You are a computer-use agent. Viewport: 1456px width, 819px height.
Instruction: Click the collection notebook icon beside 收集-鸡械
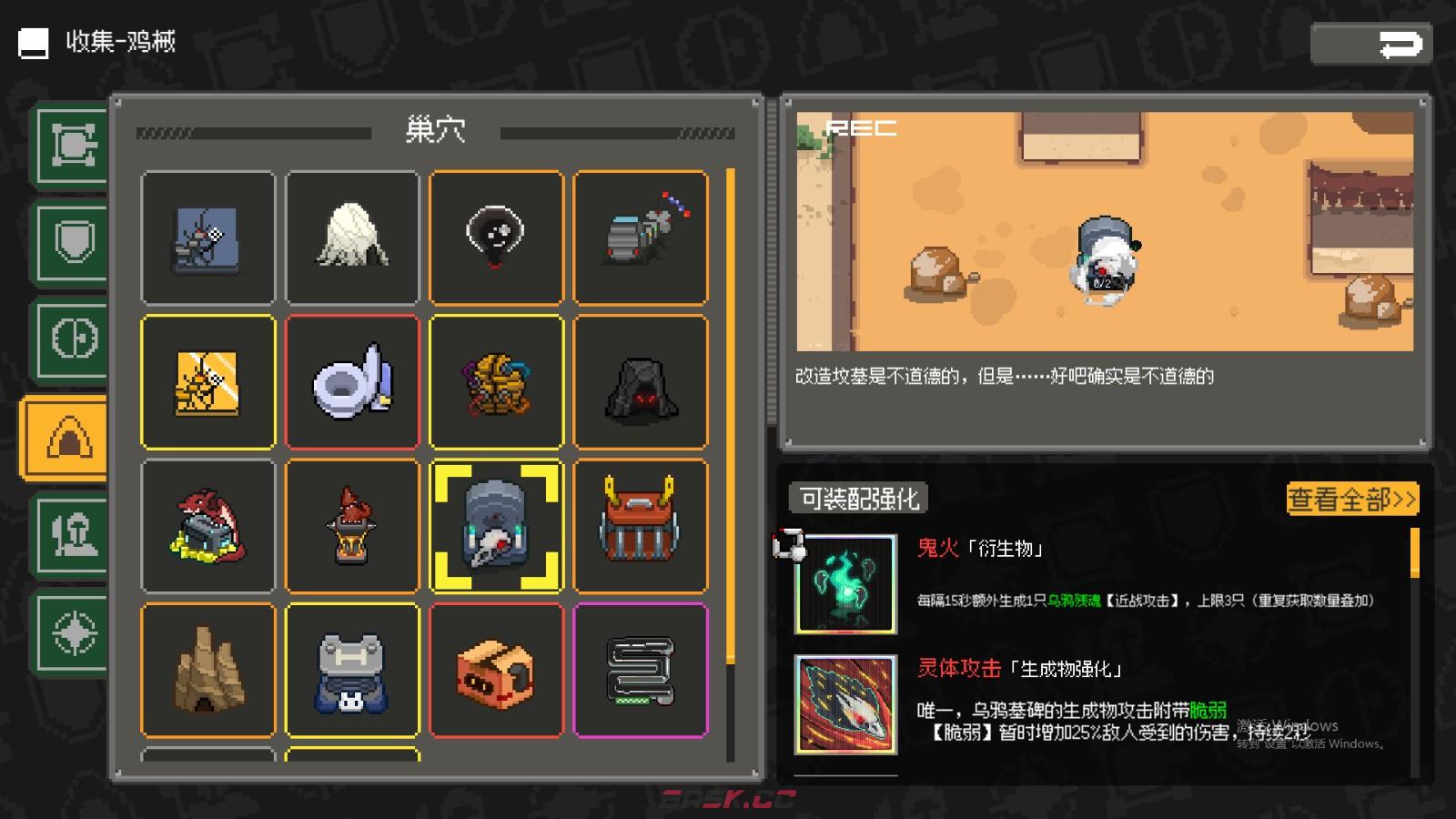[x=33, y=42]
